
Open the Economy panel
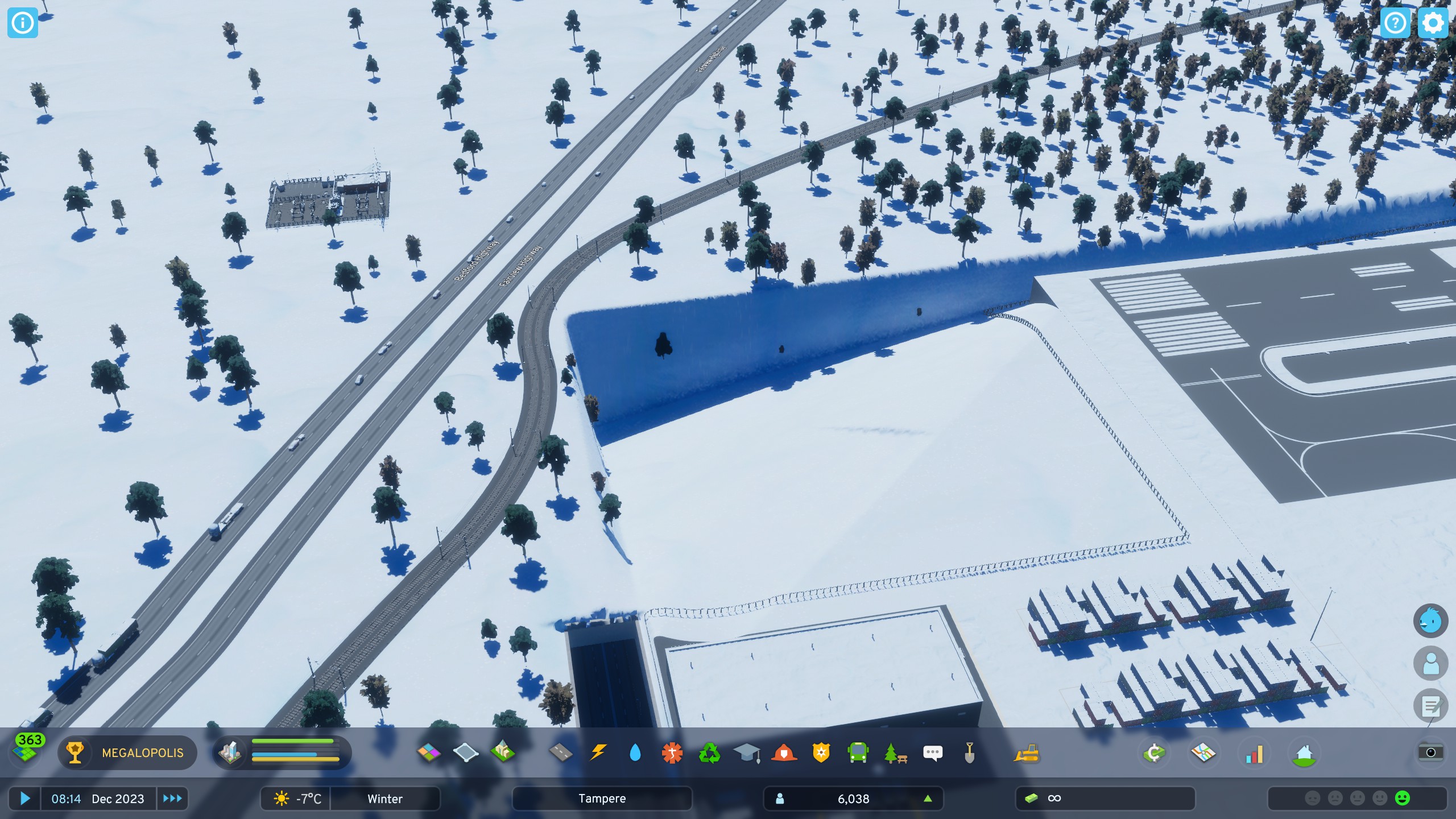pyautogui.click(x=1155, y=752)
